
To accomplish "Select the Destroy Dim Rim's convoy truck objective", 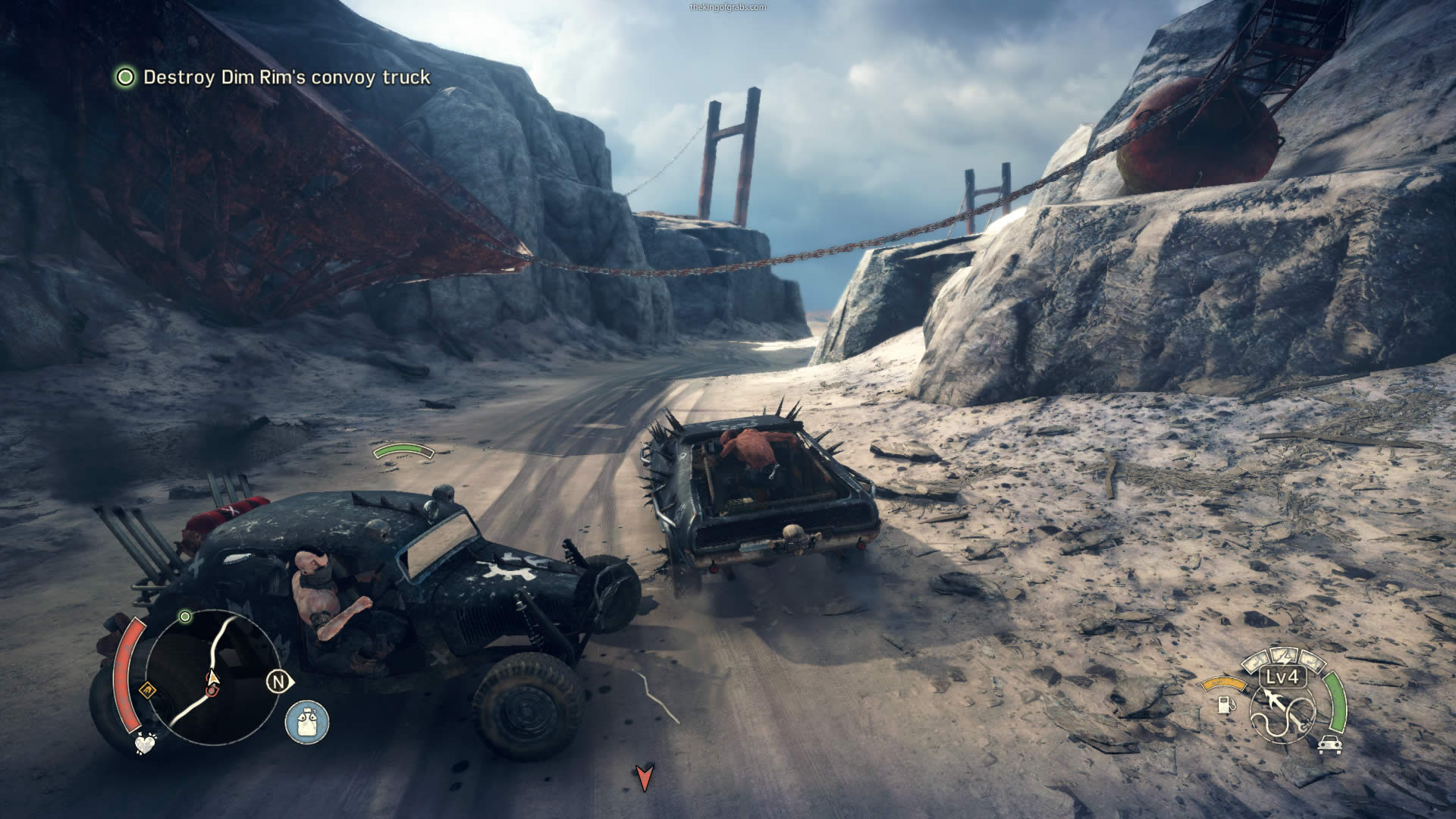I will (286, 77).
